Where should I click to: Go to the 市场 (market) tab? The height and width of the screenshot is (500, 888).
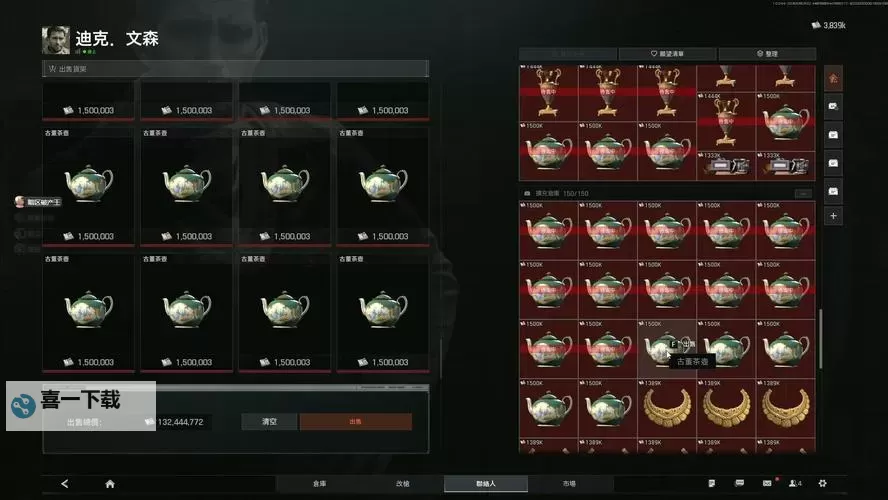568,483
